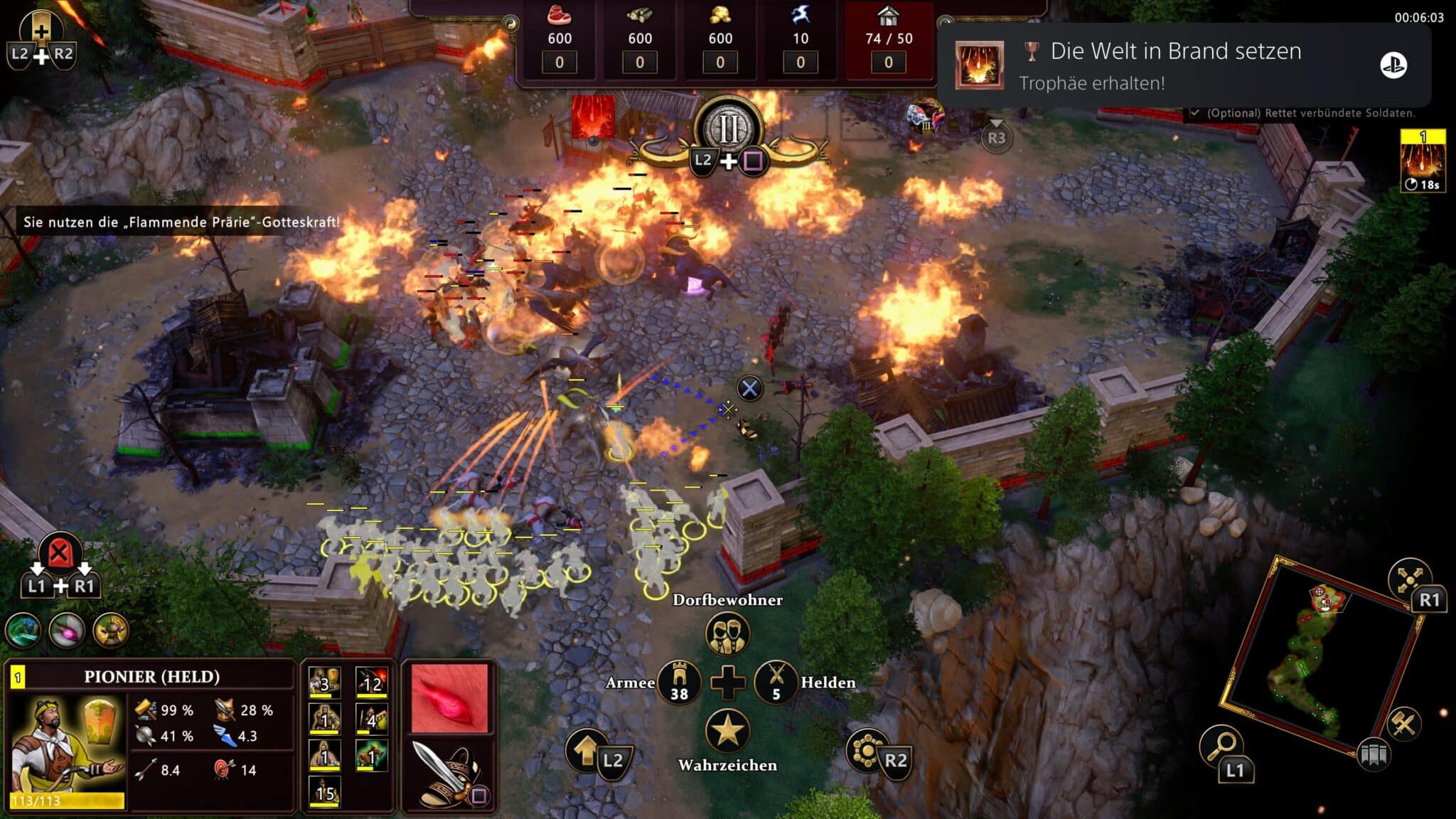1456x819 pixels.
Task: Click the magnifying glass search icon
Action: pyautogui.click(x=1221, y=746)
